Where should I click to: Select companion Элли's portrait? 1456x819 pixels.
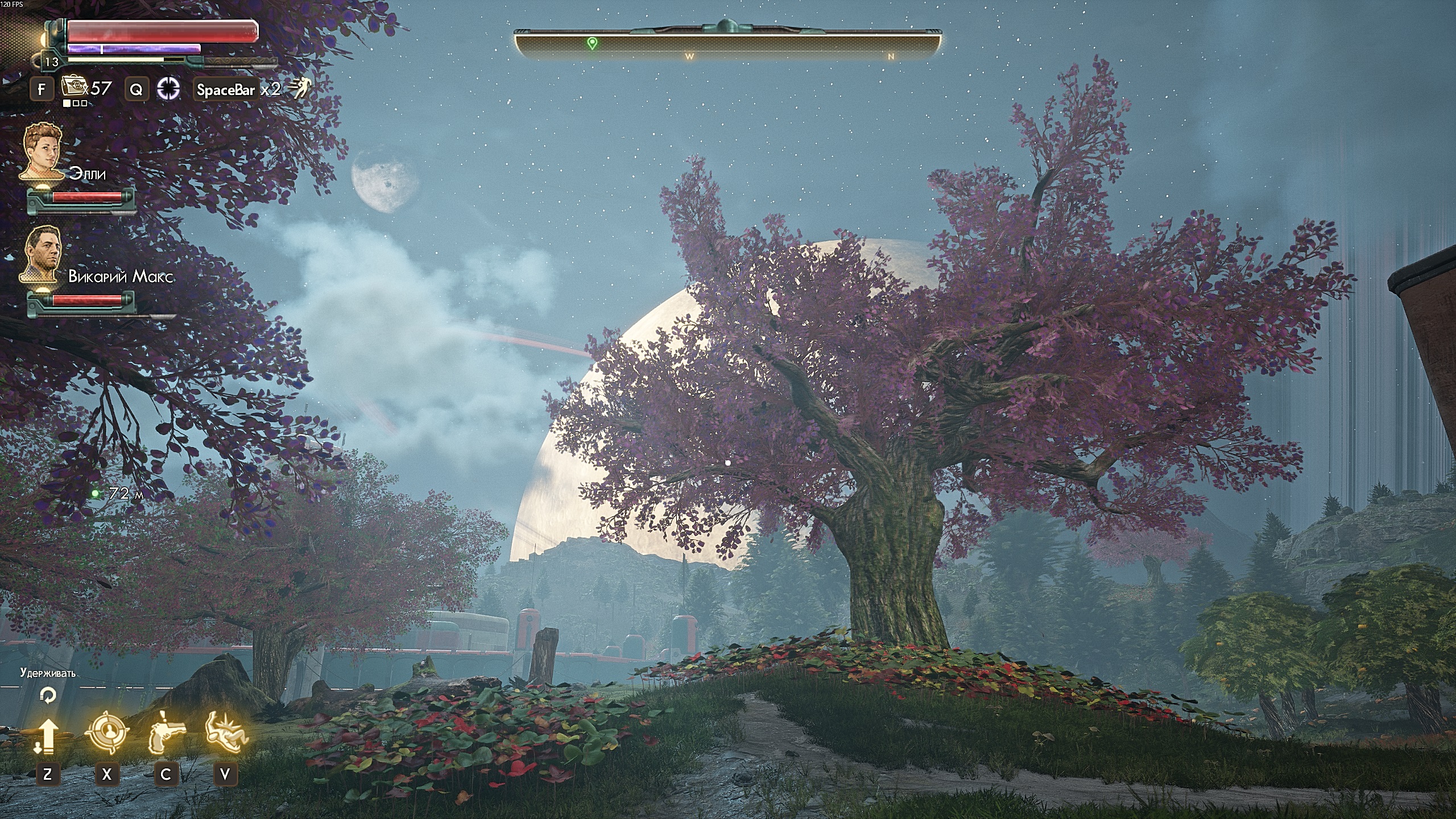point(43,150)
